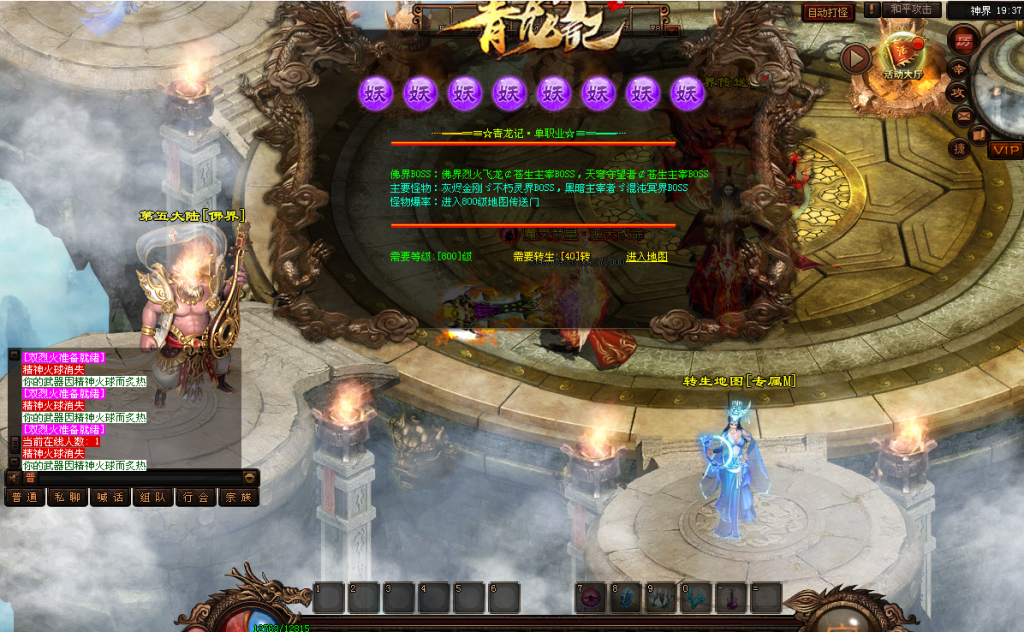
Task: Switch to 组队 team chat
Action: click(x=153, y=497)
